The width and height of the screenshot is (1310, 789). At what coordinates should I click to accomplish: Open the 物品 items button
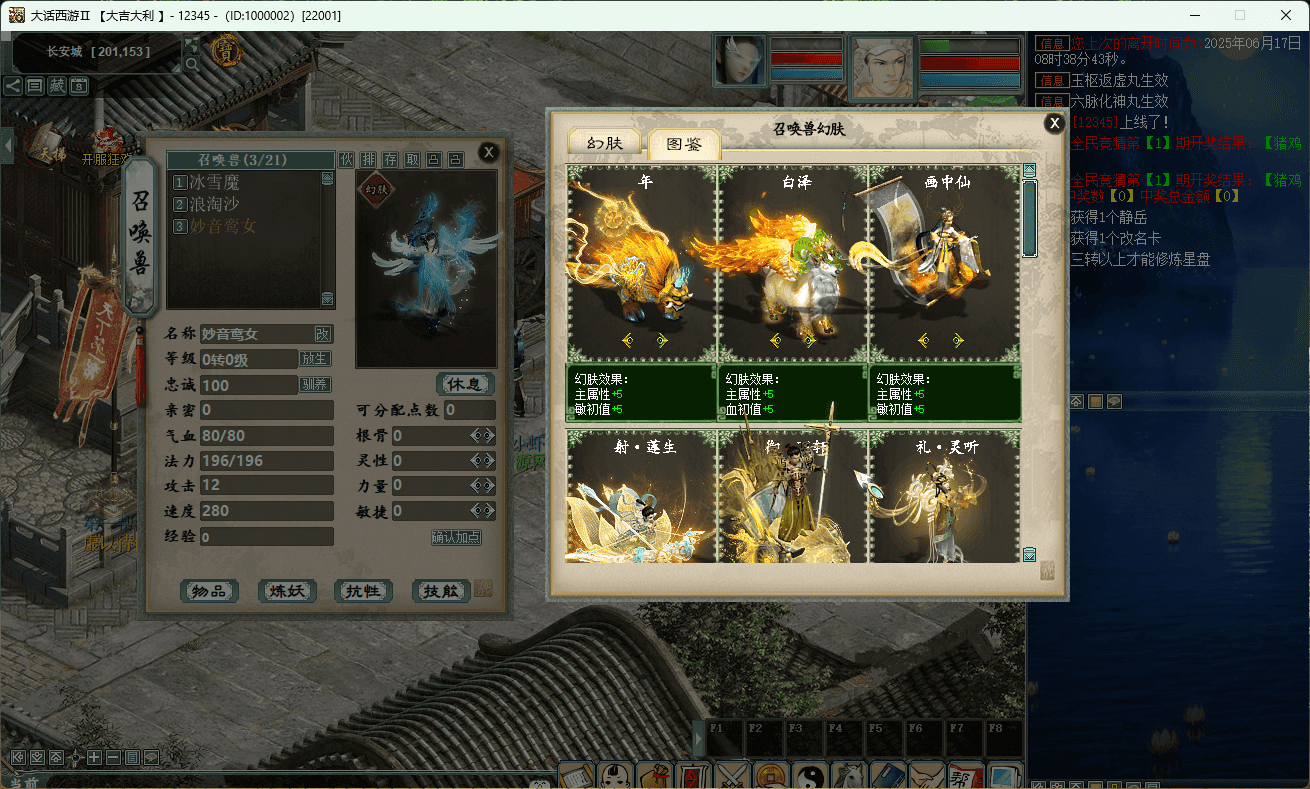(210, 591)
